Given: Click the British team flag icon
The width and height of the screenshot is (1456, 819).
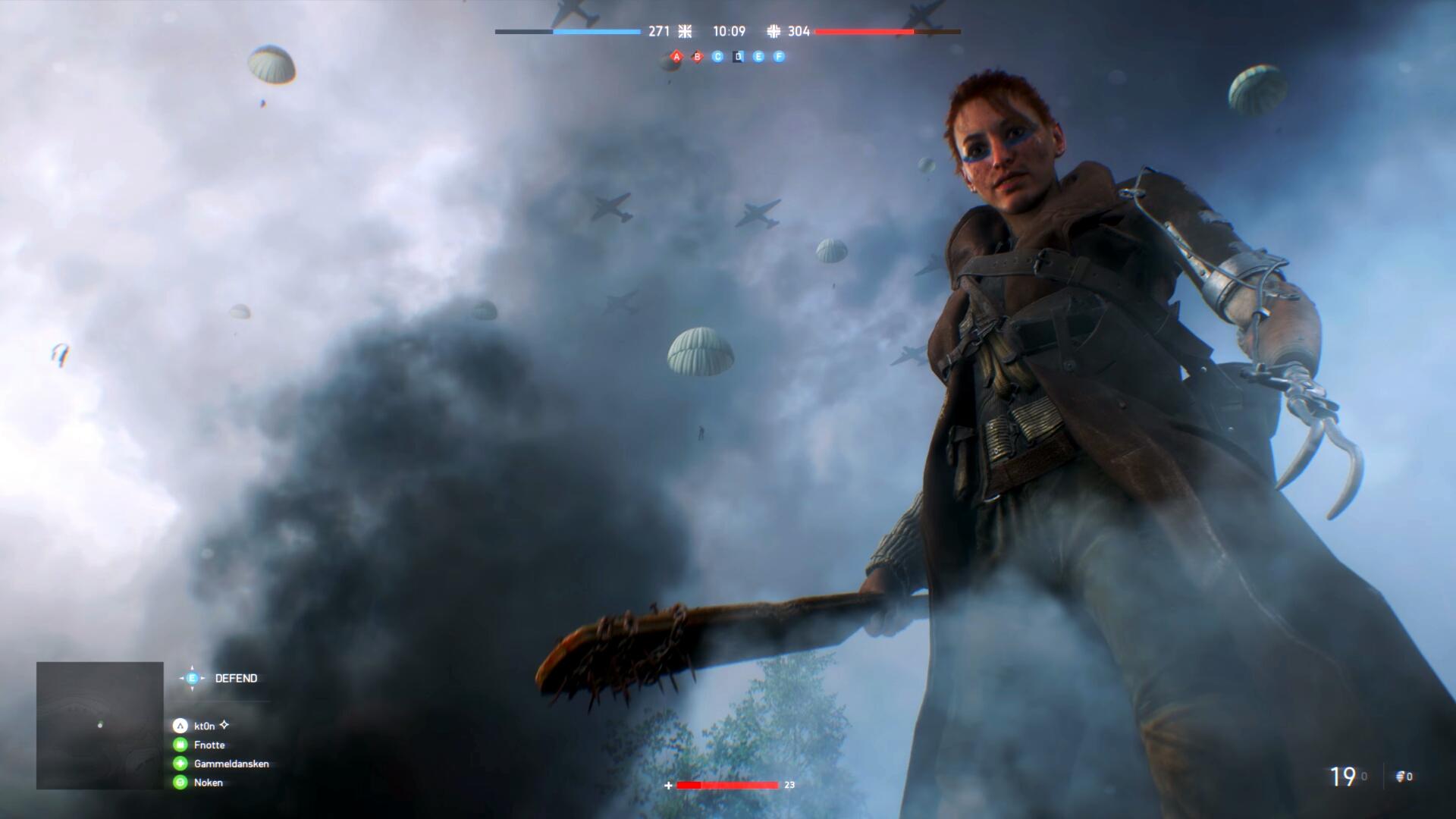Looking at the screenshot, I should pyautogui.click(x=685, y=31).
